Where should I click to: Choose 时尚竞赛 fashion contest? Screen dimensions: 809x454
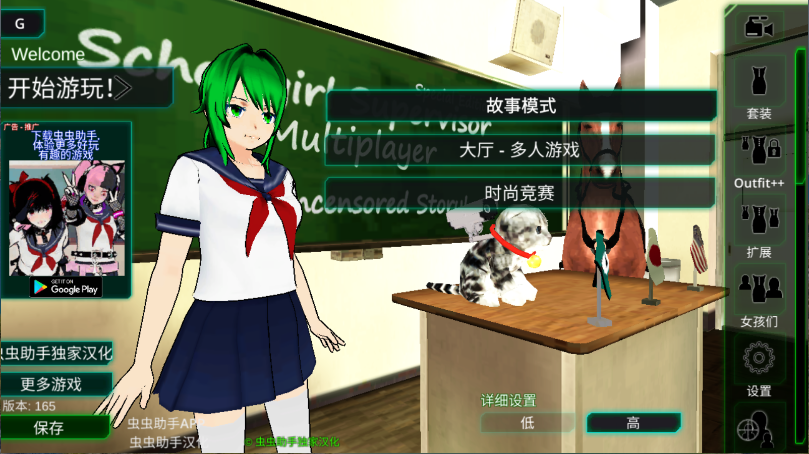(x=520, y=193)
